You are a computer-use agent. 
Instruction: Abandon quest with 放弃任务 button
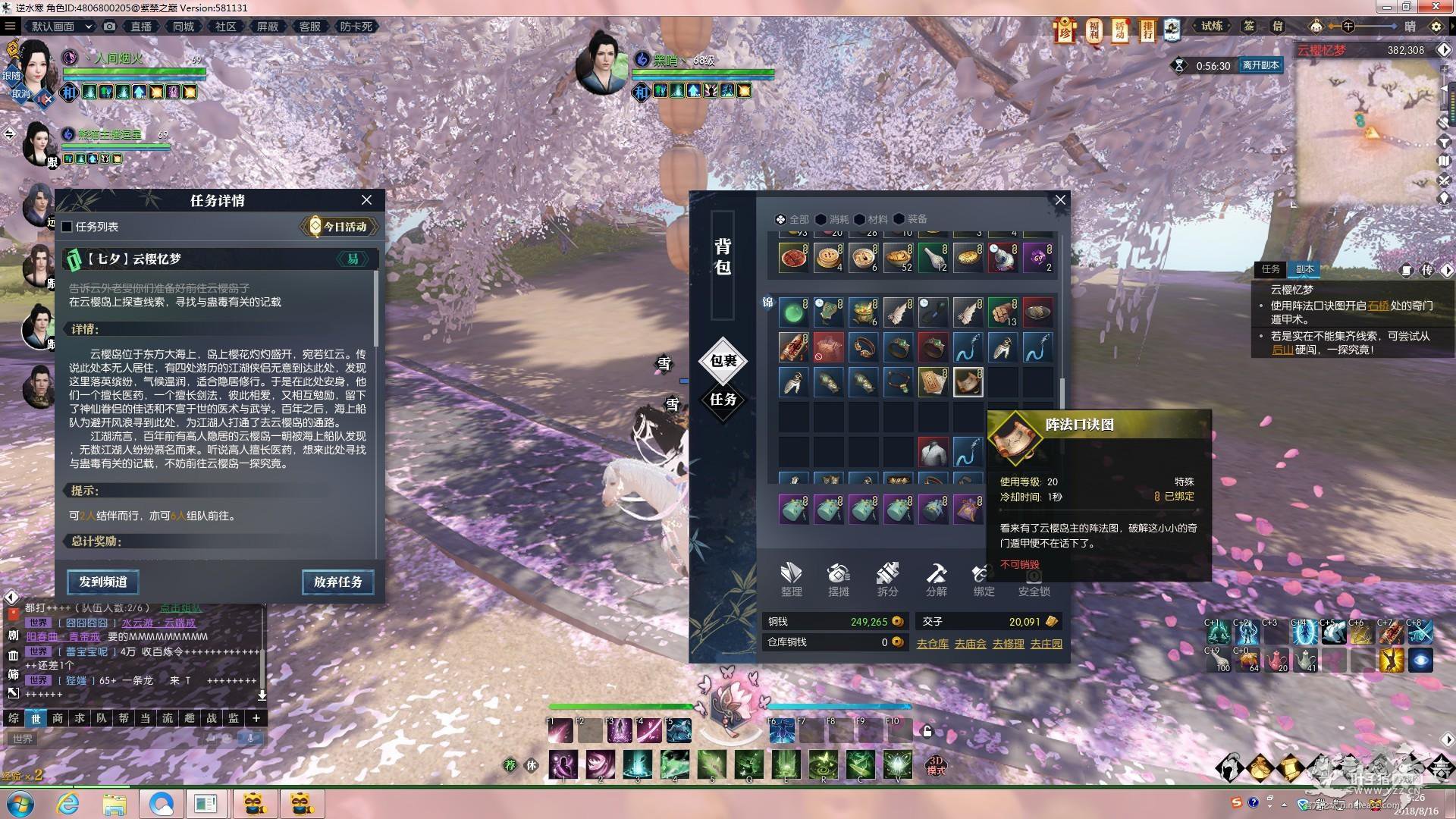(337, 582)
